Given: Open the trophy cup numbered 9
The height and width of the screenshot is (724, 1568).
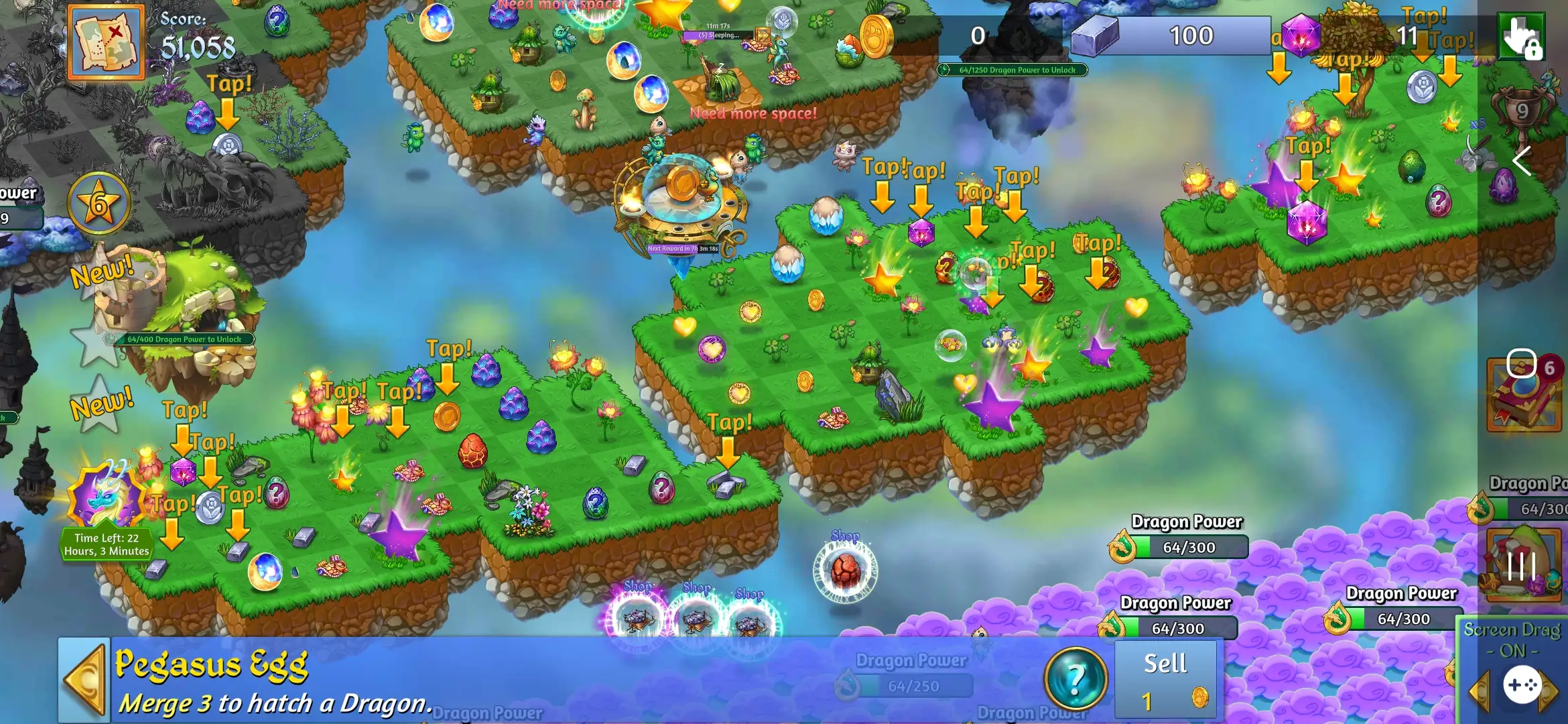Looking at the screenshot, I should coord(1521,111).
